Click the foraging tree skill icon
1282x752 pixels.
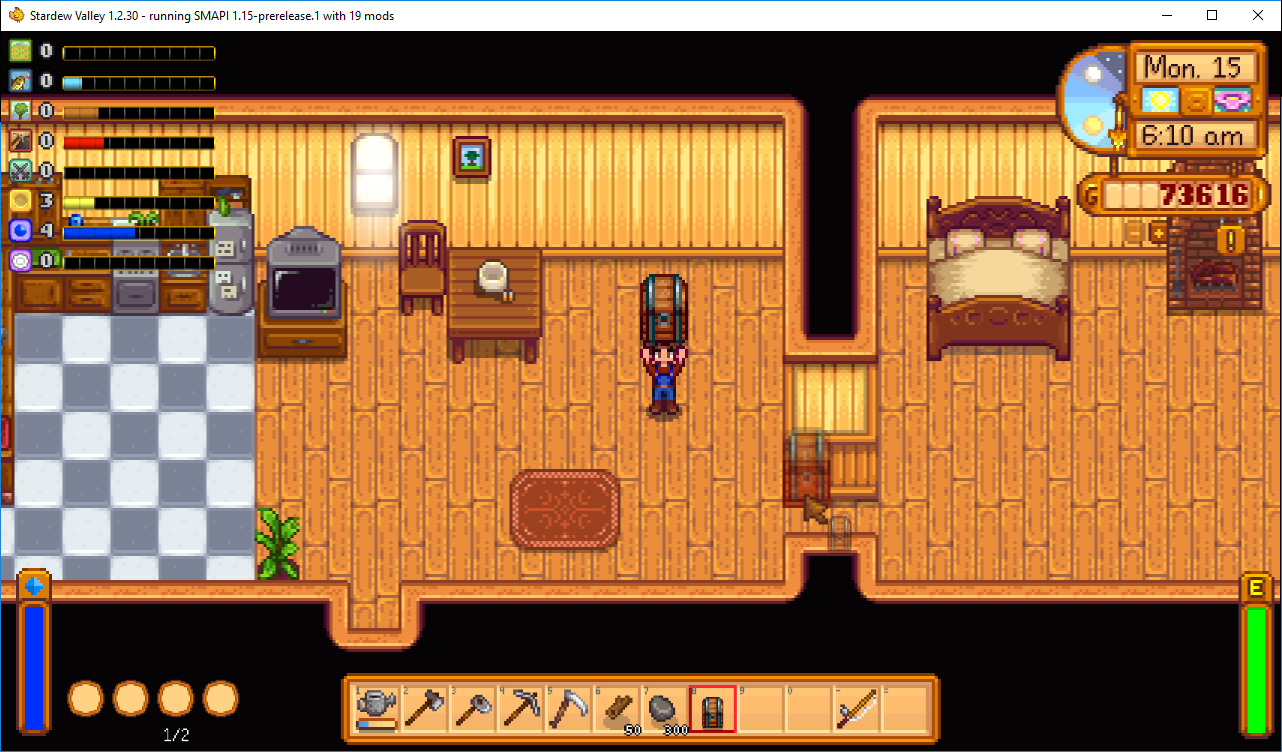[x=21, y=111]
